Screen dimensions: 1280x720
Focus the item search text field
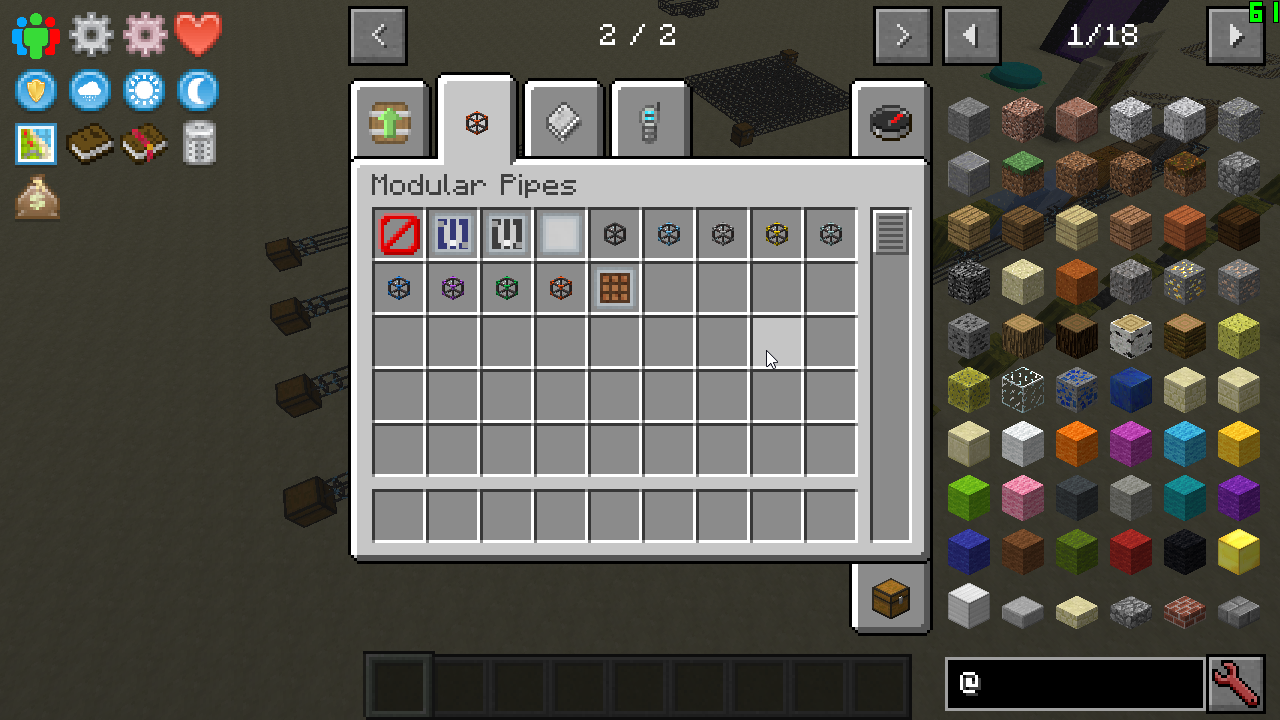pyautogui.click(x=1075, y=684)
